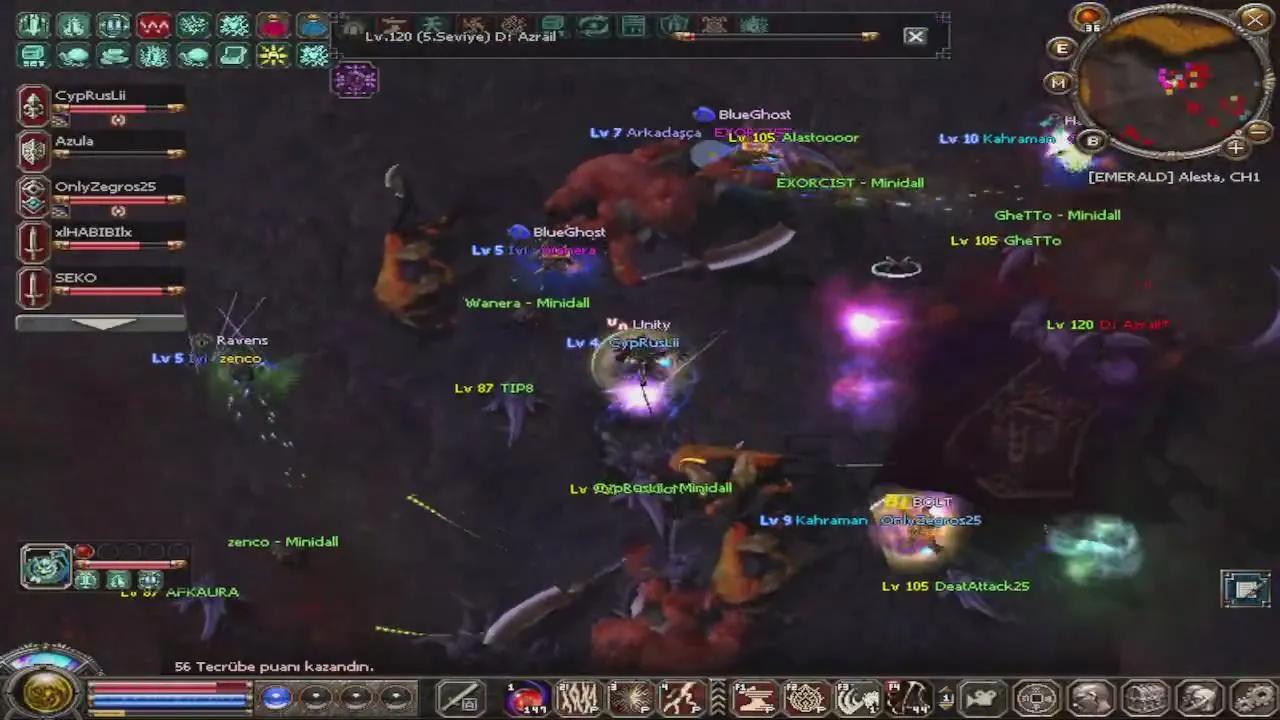Viewport: 1280px width, 720px height.
Task: Collapse the party list with the down arrow
Action: point(103,323)
